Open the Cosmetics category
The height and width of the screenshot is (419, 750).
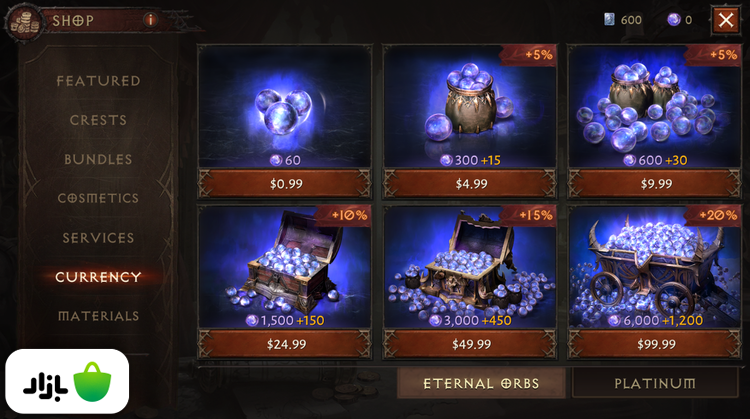coord(98,199)
